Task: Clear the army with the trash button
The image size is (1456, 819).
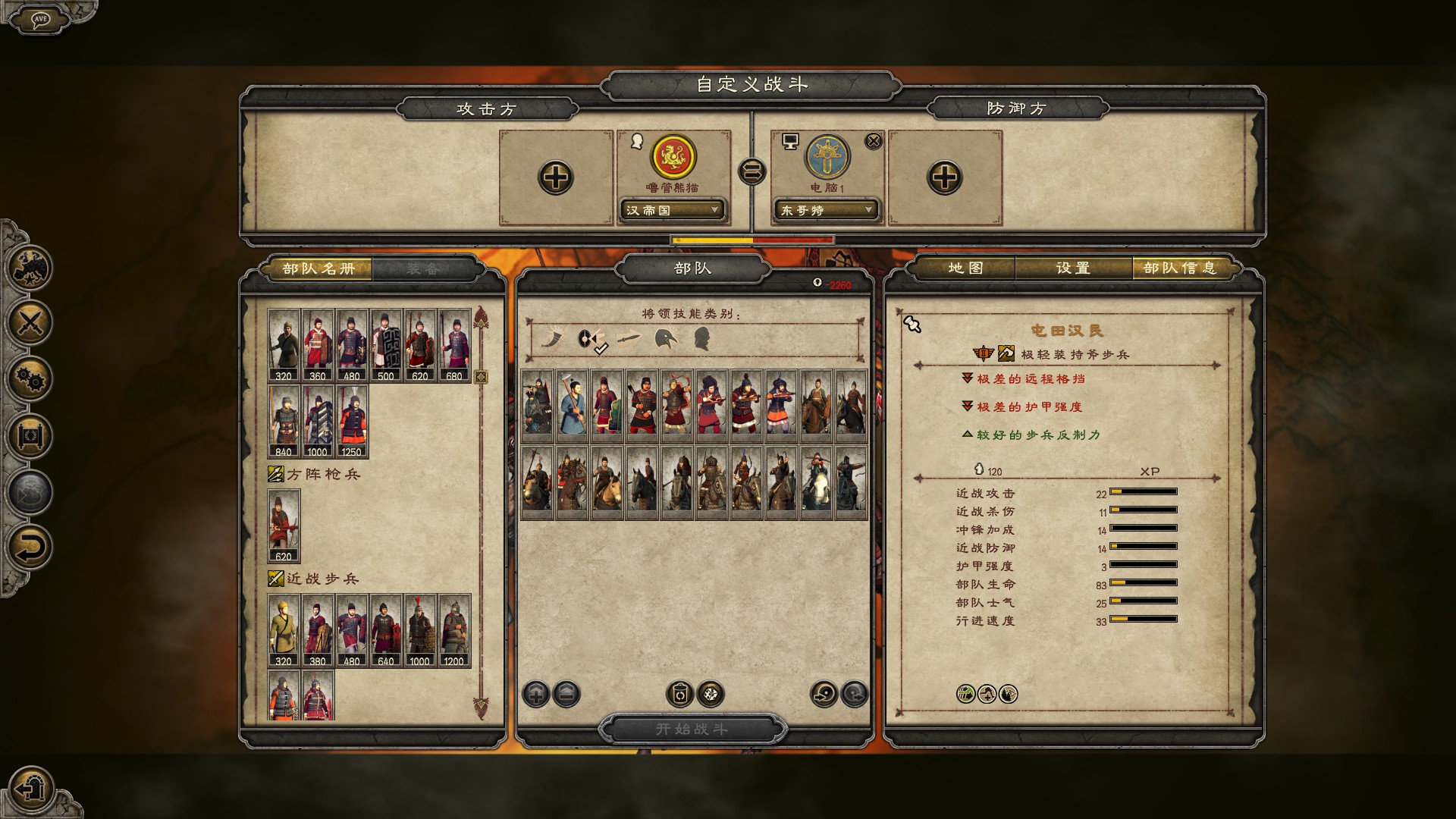Action: [x=679, y=694]
